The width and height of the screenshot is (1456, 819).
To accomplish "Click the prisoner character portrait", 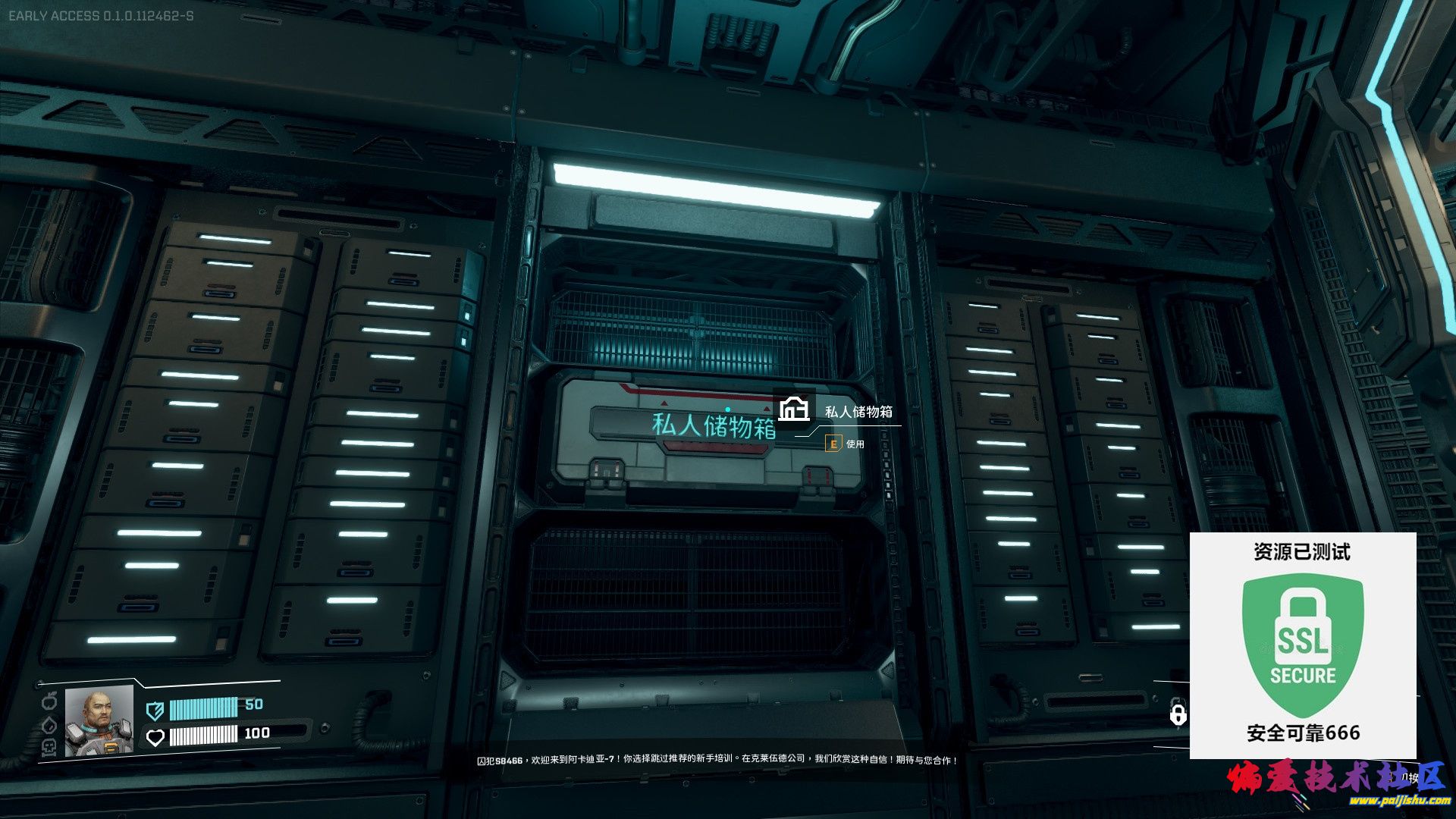I will (99, 721).
